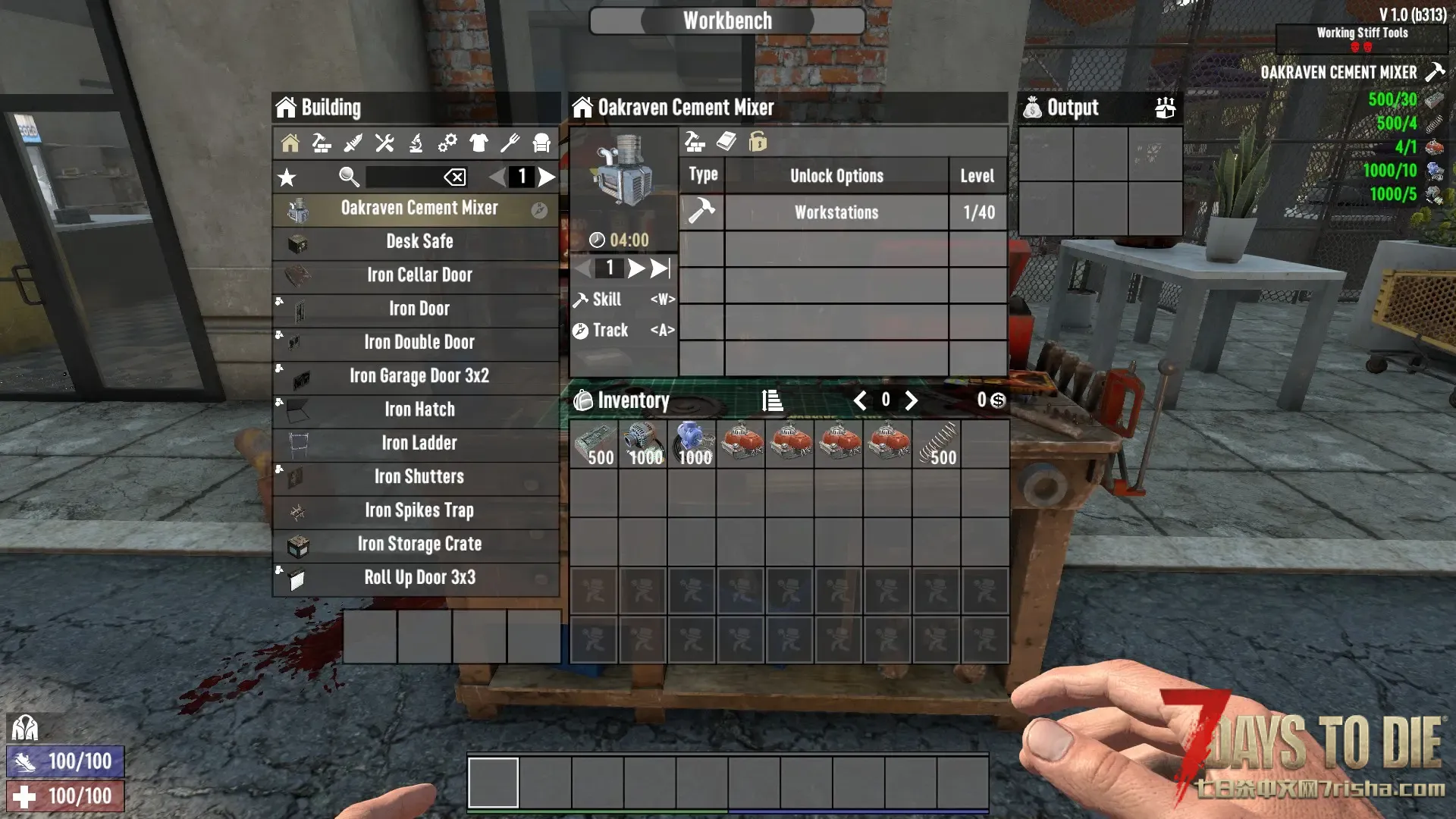Toggle the favorites star filter
Screen dimensions: 1456x819
pos(287,178)
